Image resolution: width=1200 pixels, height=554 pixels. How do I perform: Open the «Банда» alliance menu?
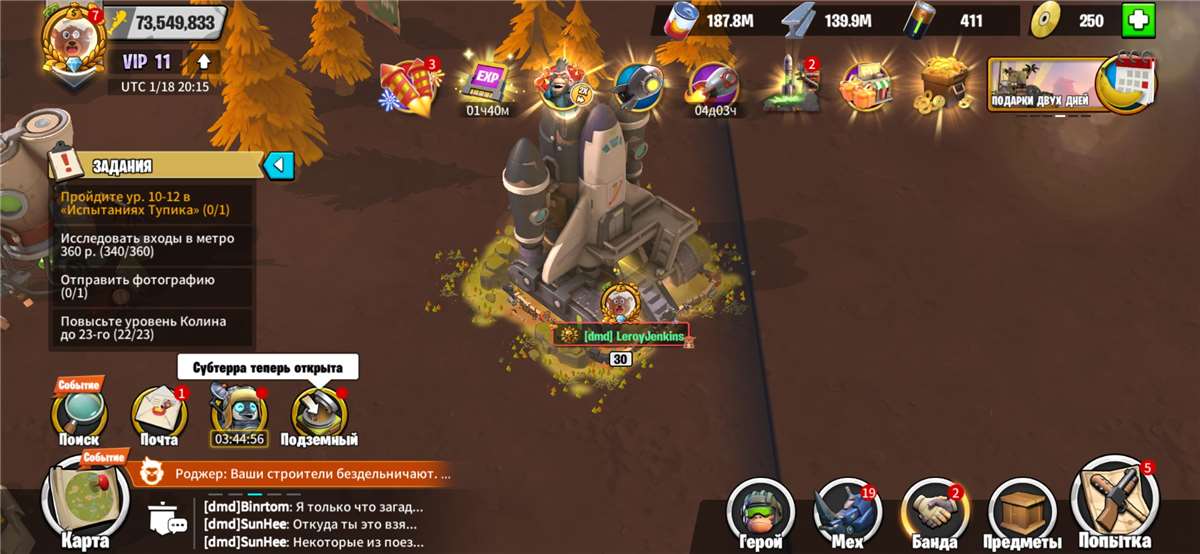[933, 512]
